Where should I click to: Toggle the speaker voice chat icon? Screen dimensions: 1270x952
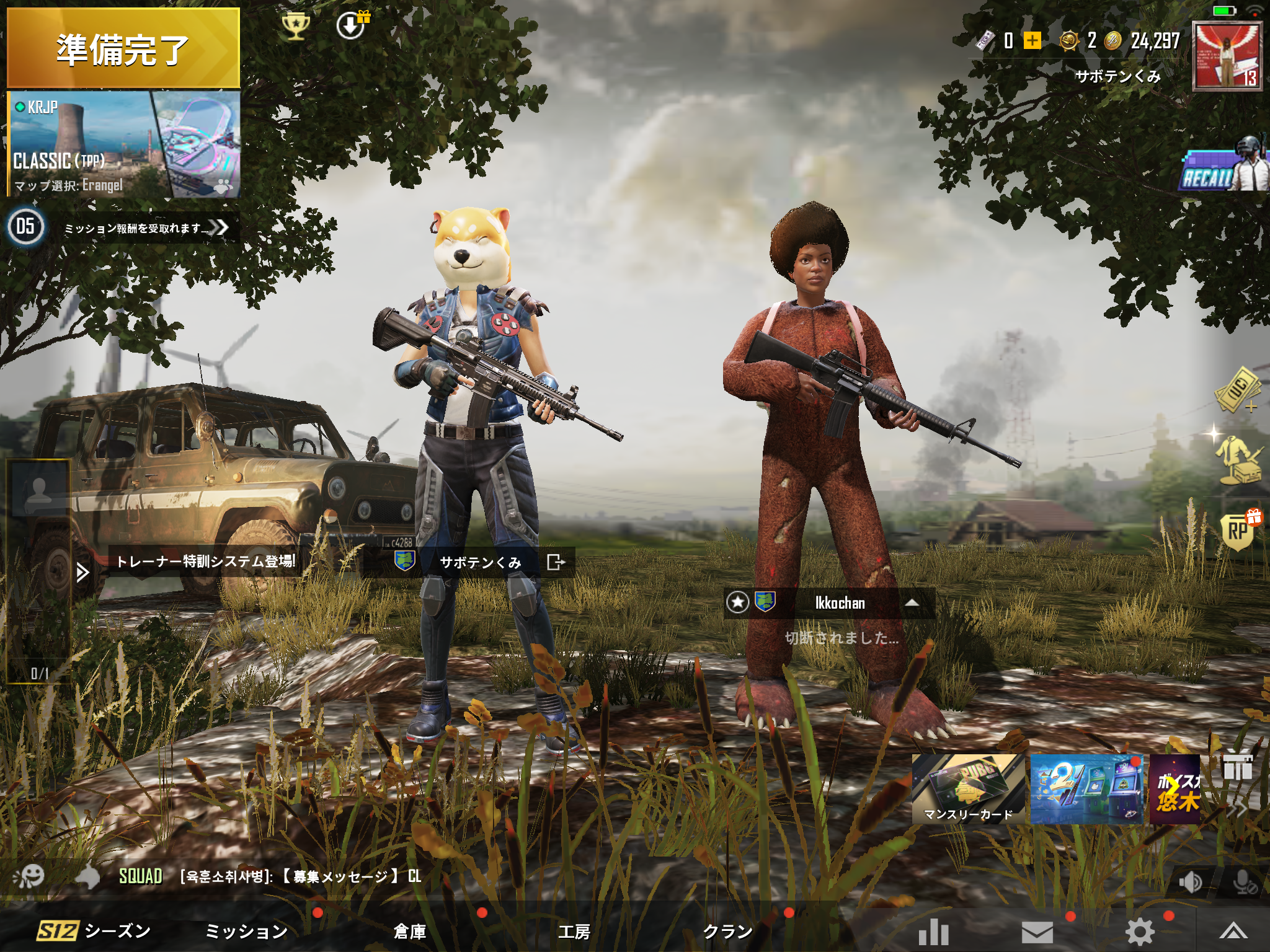1189,882
